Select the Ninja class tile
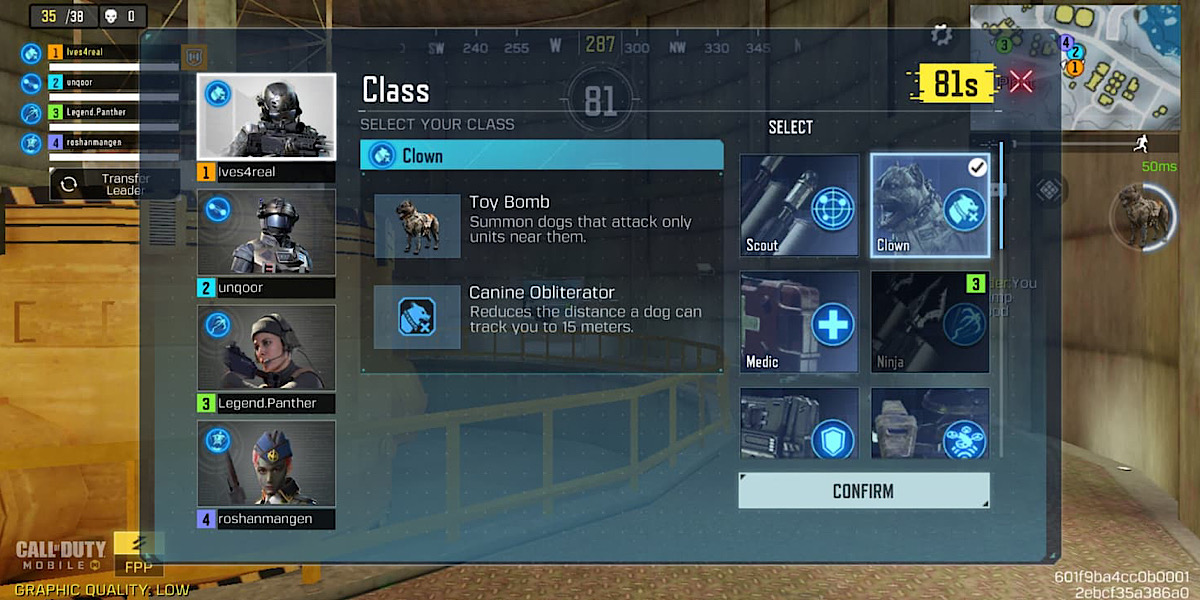1200x600 pixels. [x=930, y=322]
